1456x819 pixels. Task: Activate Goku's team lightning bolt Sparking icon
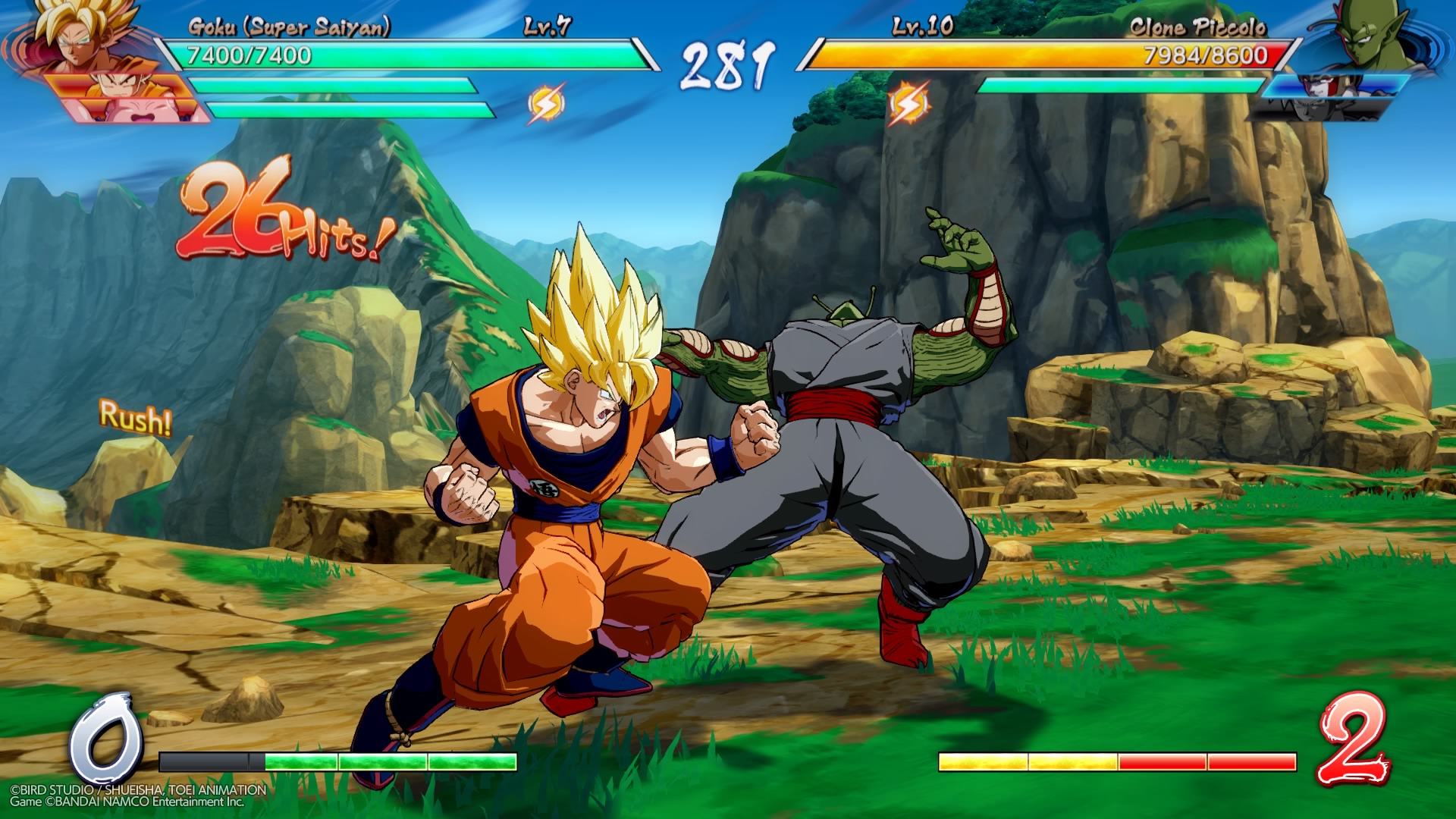point(546,103)
